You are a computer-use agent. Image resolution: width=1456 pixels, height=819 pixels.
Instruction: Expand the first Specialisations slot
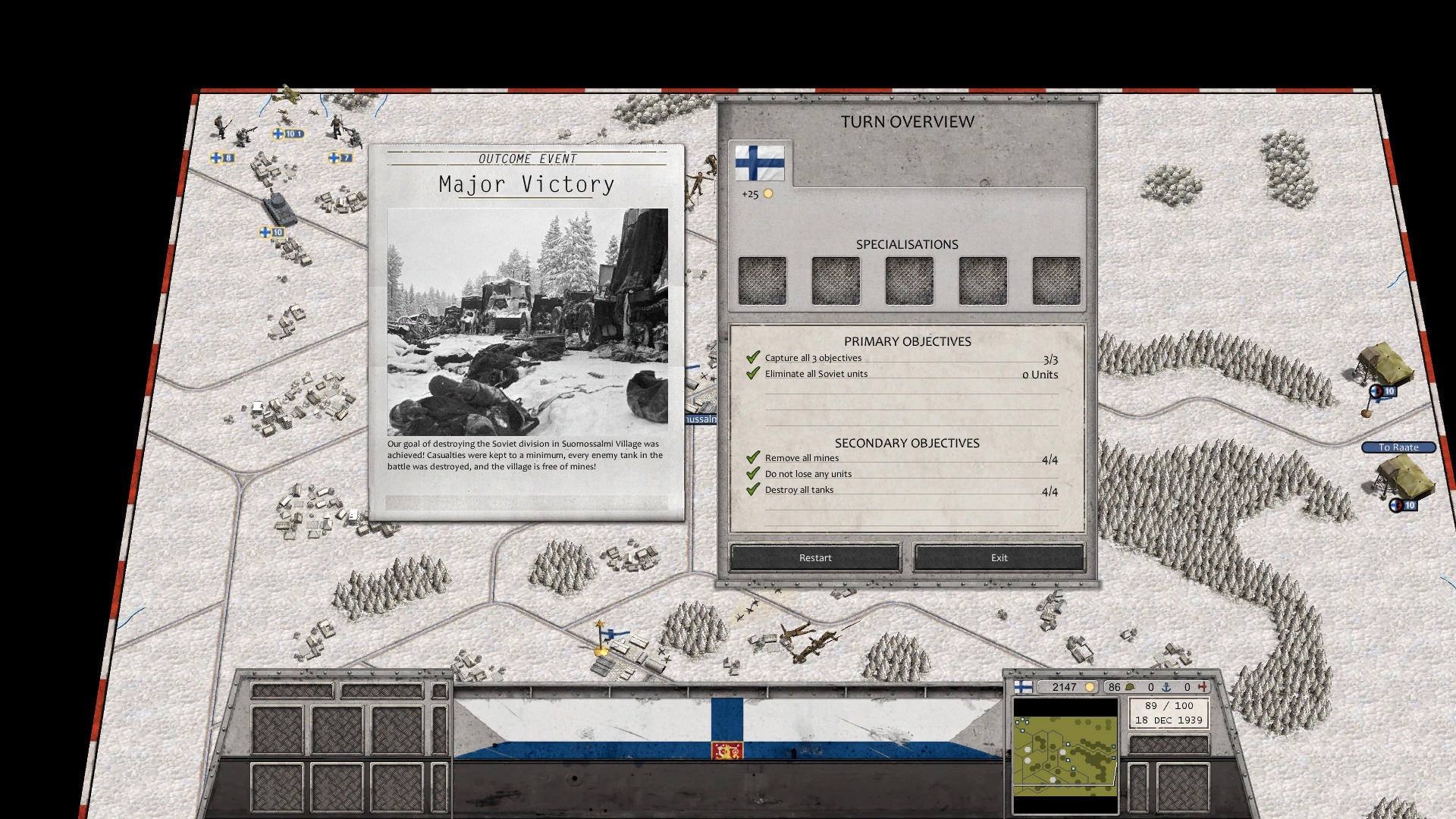point(762,280)
